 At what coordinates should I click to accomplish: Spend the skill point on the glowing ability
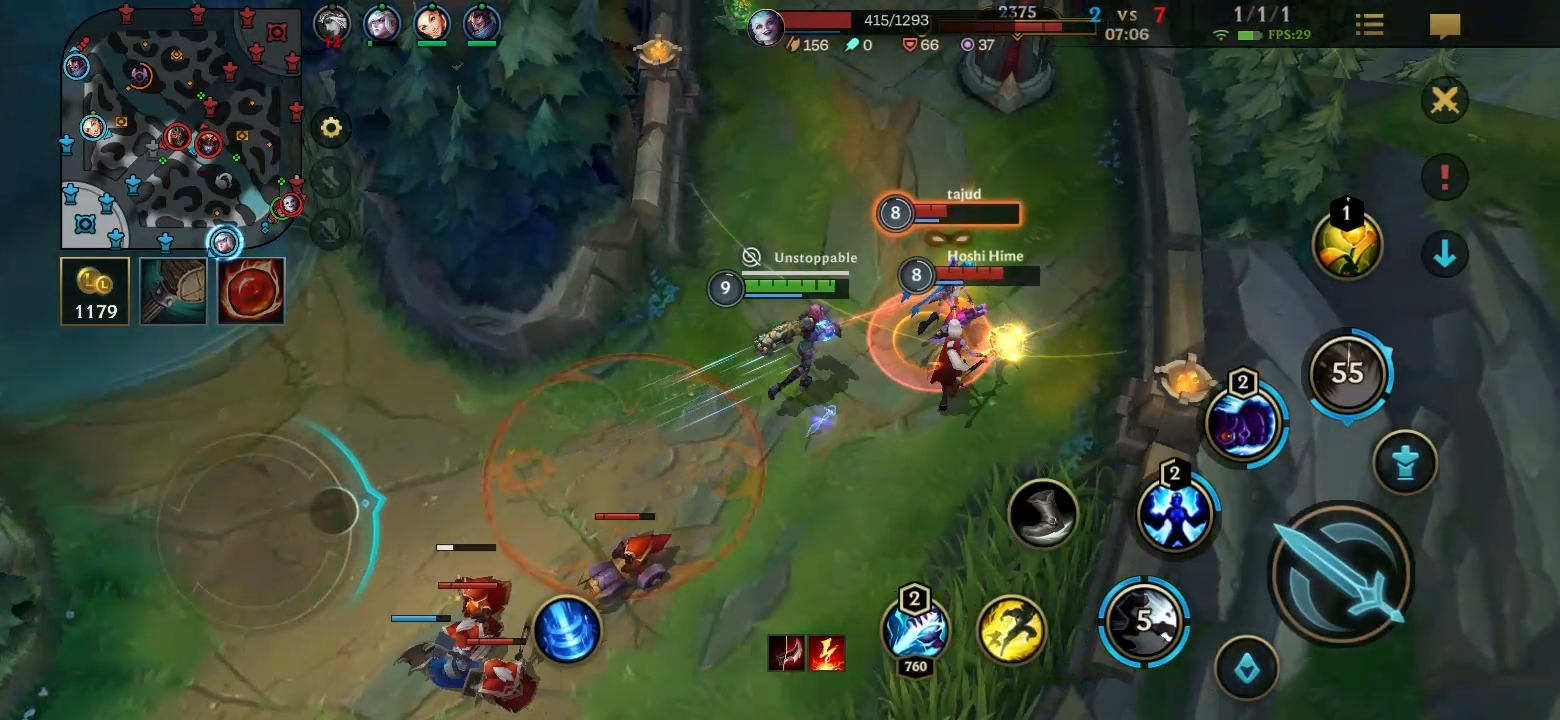(1347, 243)
